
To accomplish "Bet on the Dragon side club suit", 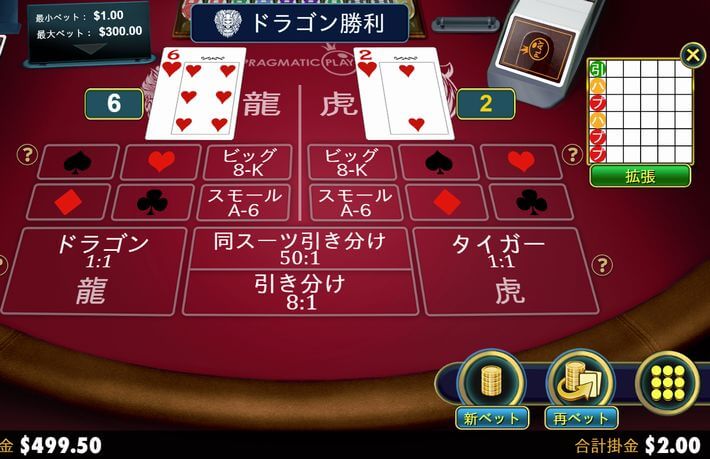I will pyautogui.click(x=152, y=202).
